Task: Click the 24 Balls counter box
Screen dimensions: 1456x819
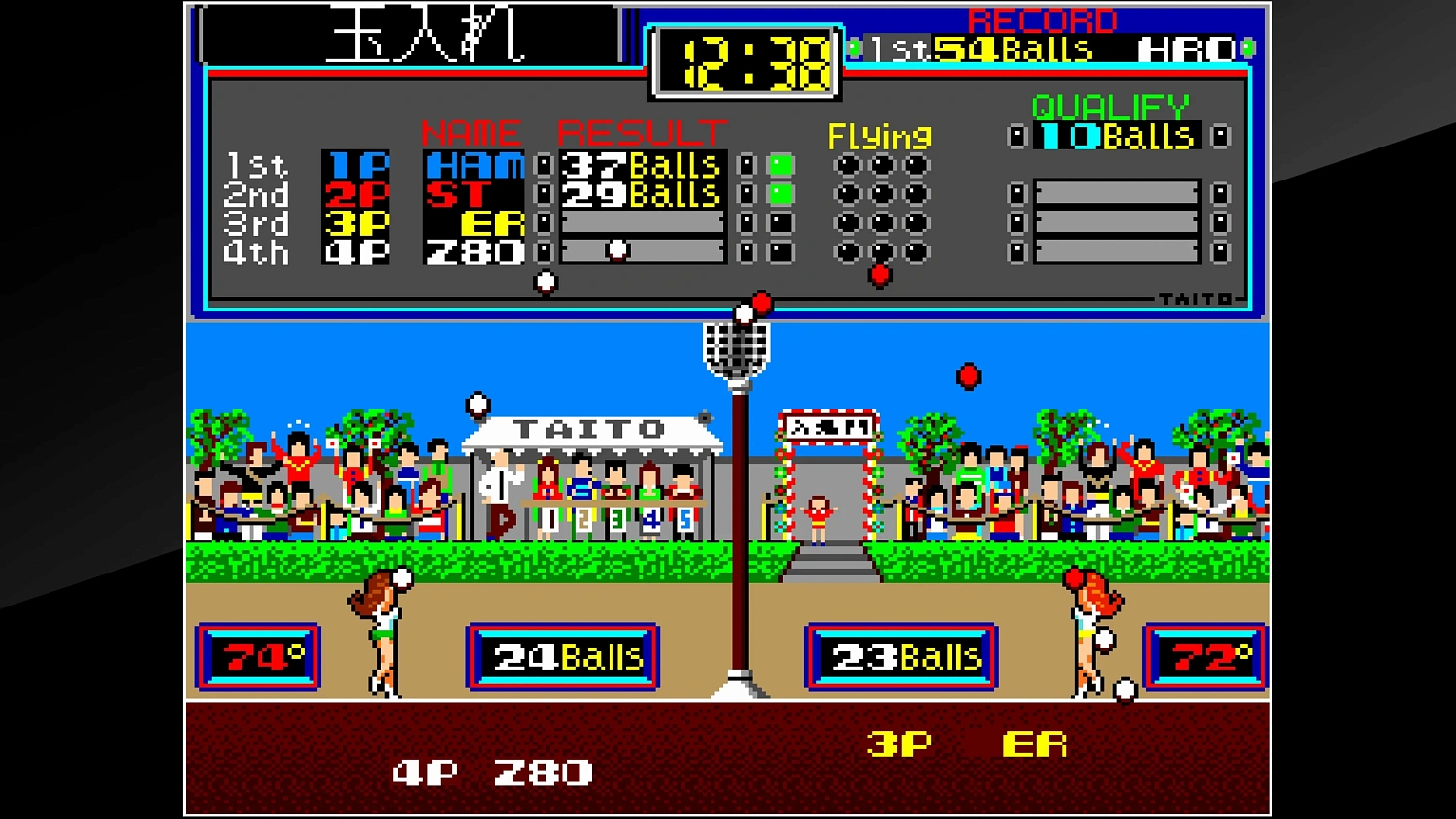Action: coord(563,655)
